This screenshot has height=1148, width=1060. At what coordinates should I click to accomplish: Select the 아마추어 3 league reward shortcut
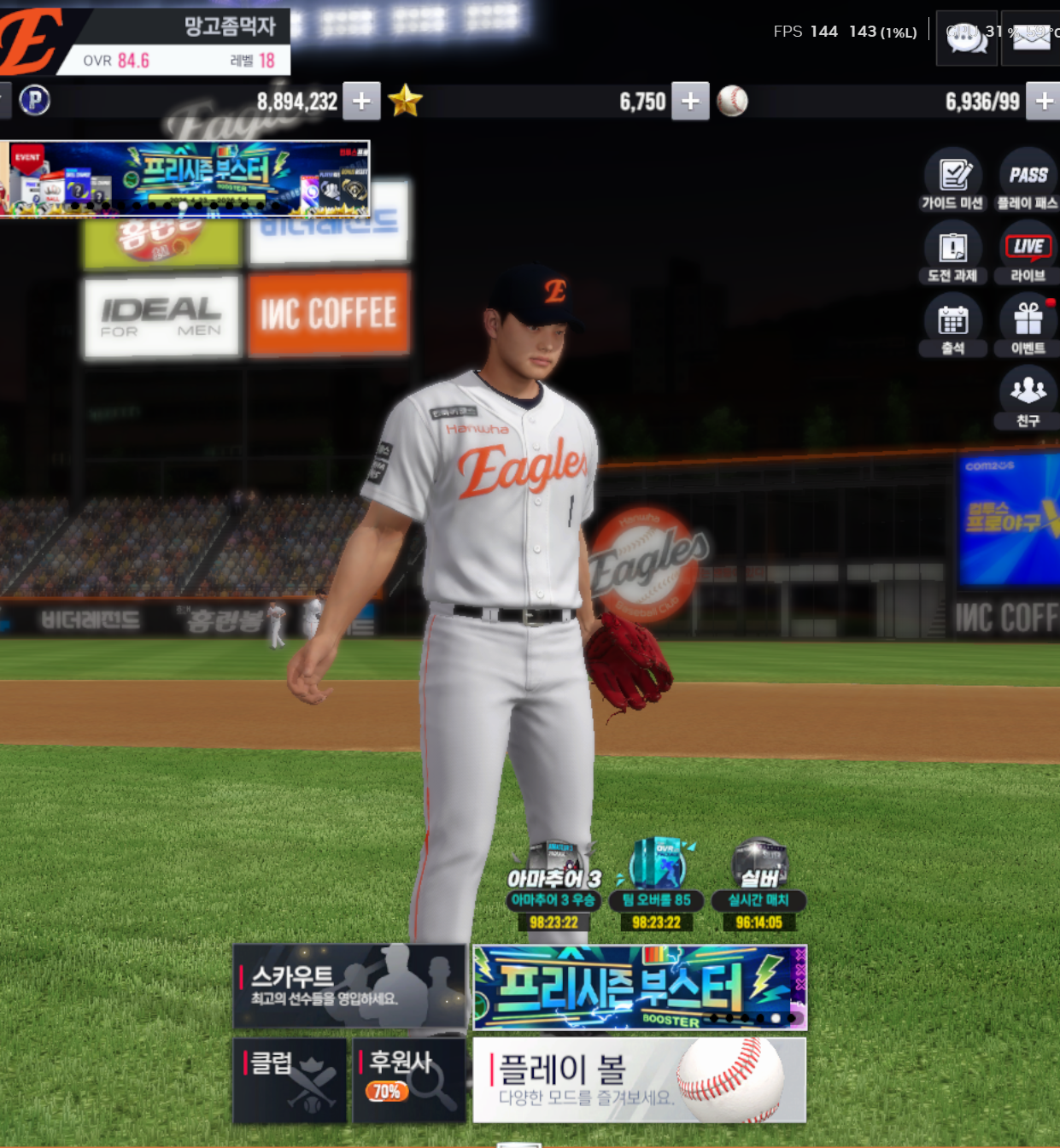click(x=553, y=886)
